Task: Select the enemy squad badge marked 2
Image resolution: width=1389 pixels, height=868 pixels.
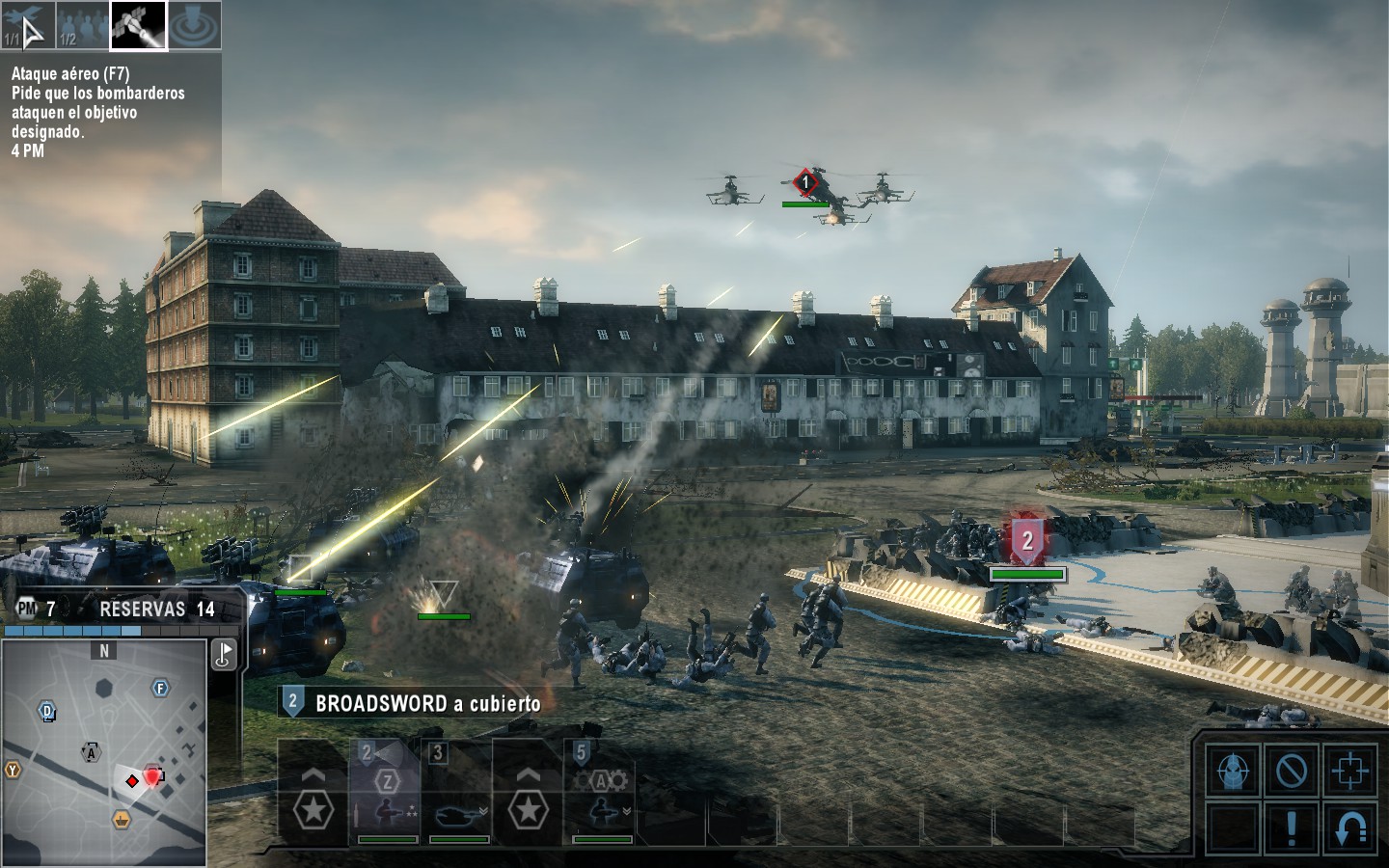Action: click(1026, 540)
